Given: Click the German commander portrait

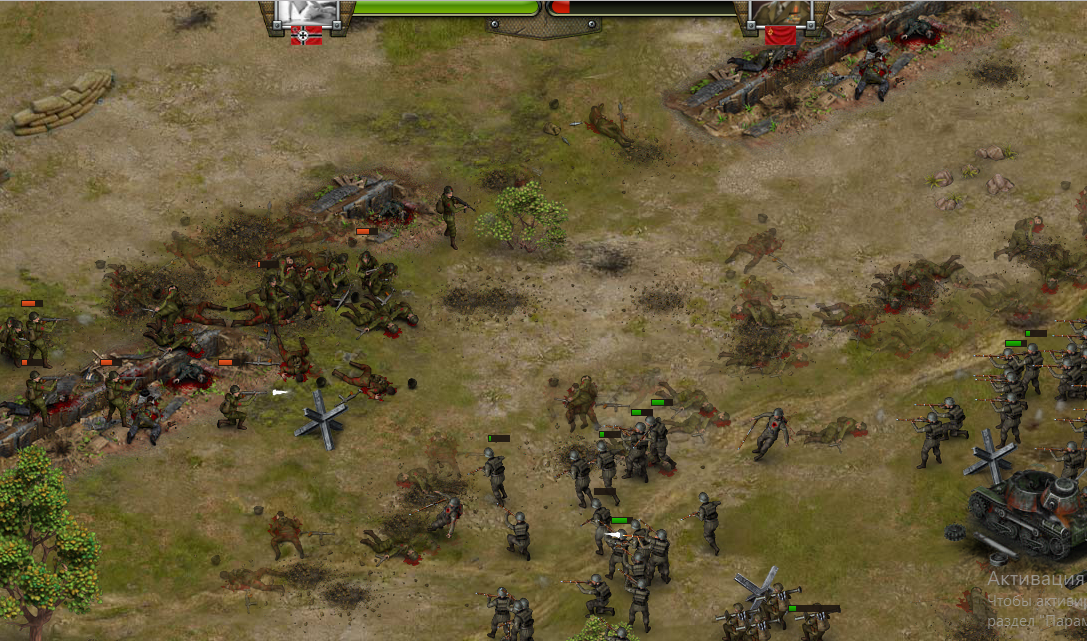Looking at the screenshot, I should point(307,11).
